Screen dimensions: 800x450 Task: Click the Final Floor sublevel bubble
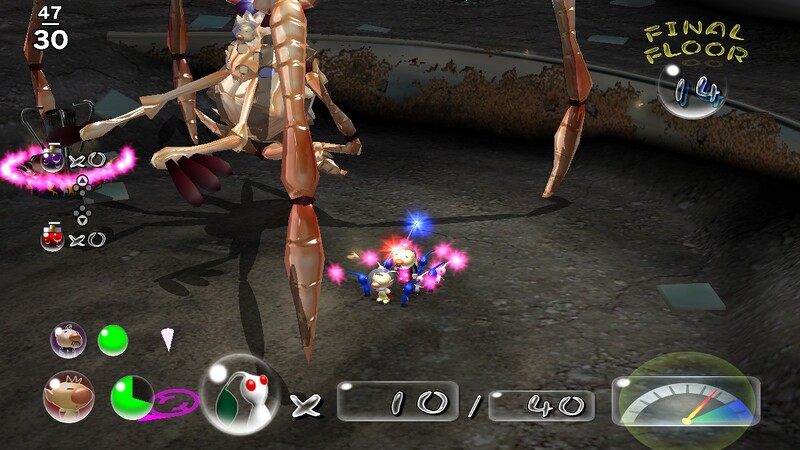tap(692, 92)
